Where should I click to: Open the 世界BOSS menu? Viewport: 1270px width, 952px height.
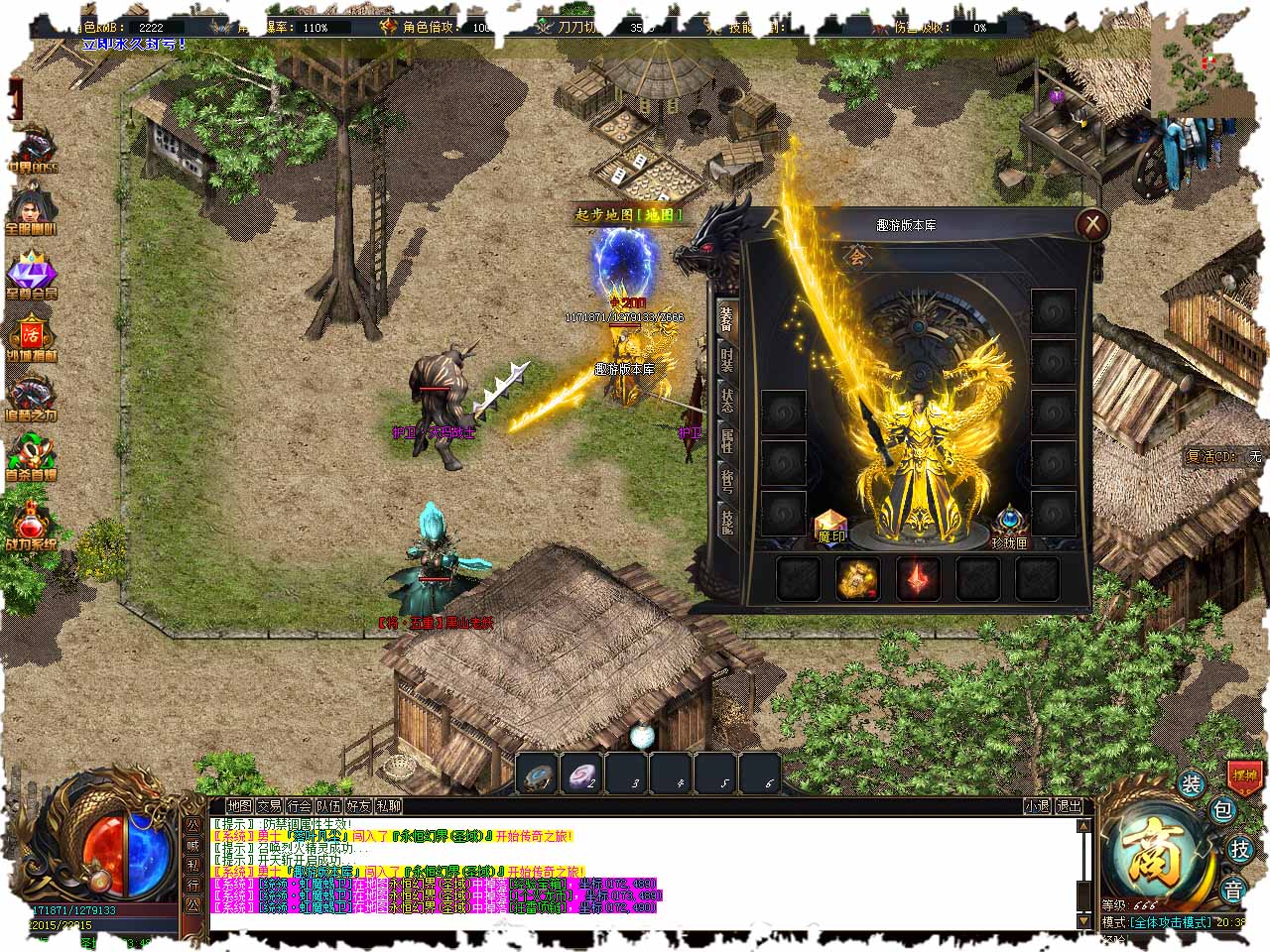pos(33,151)
